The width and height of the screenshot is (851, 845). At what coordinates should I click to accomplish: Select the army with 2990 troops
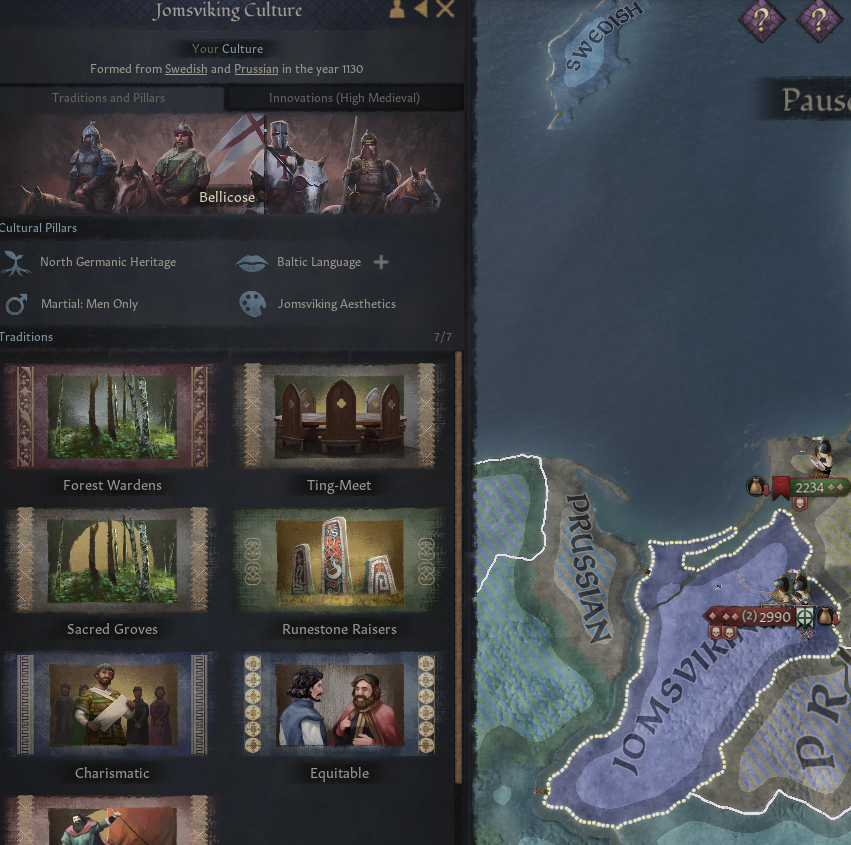[773, 617]
